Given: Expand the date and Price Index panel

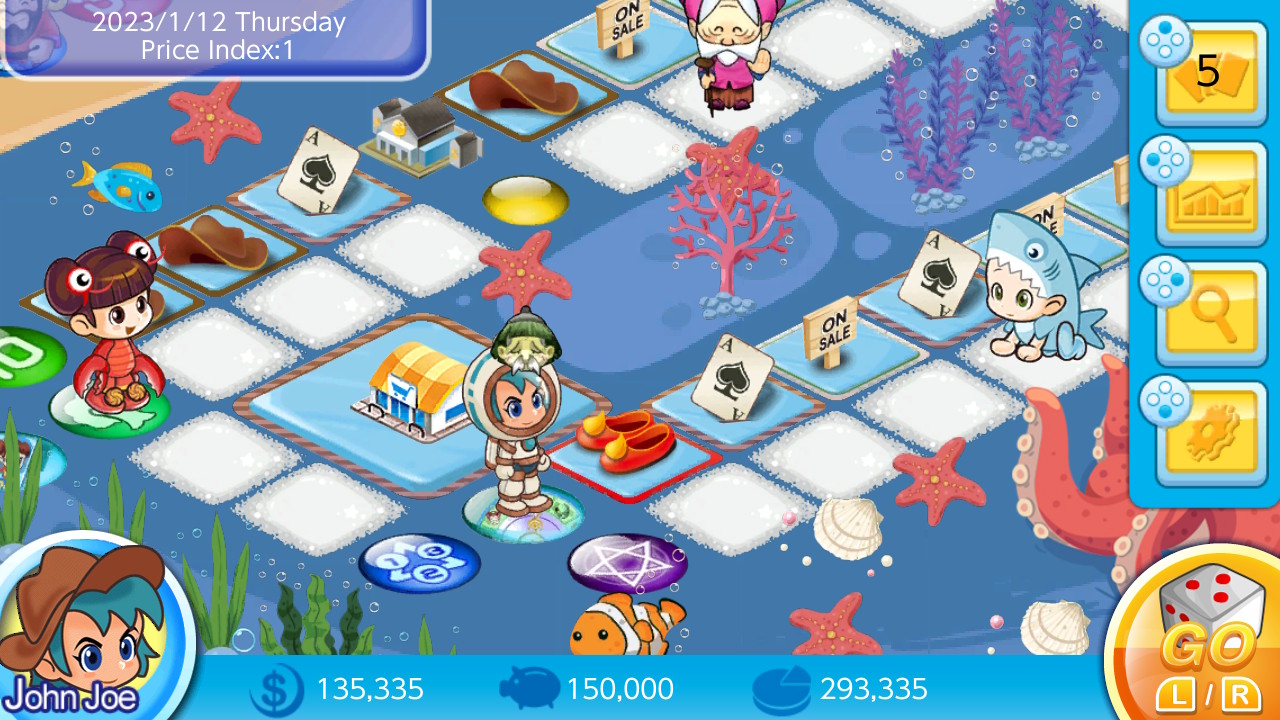Looking at the screenshot, I should tap(213, 33).
